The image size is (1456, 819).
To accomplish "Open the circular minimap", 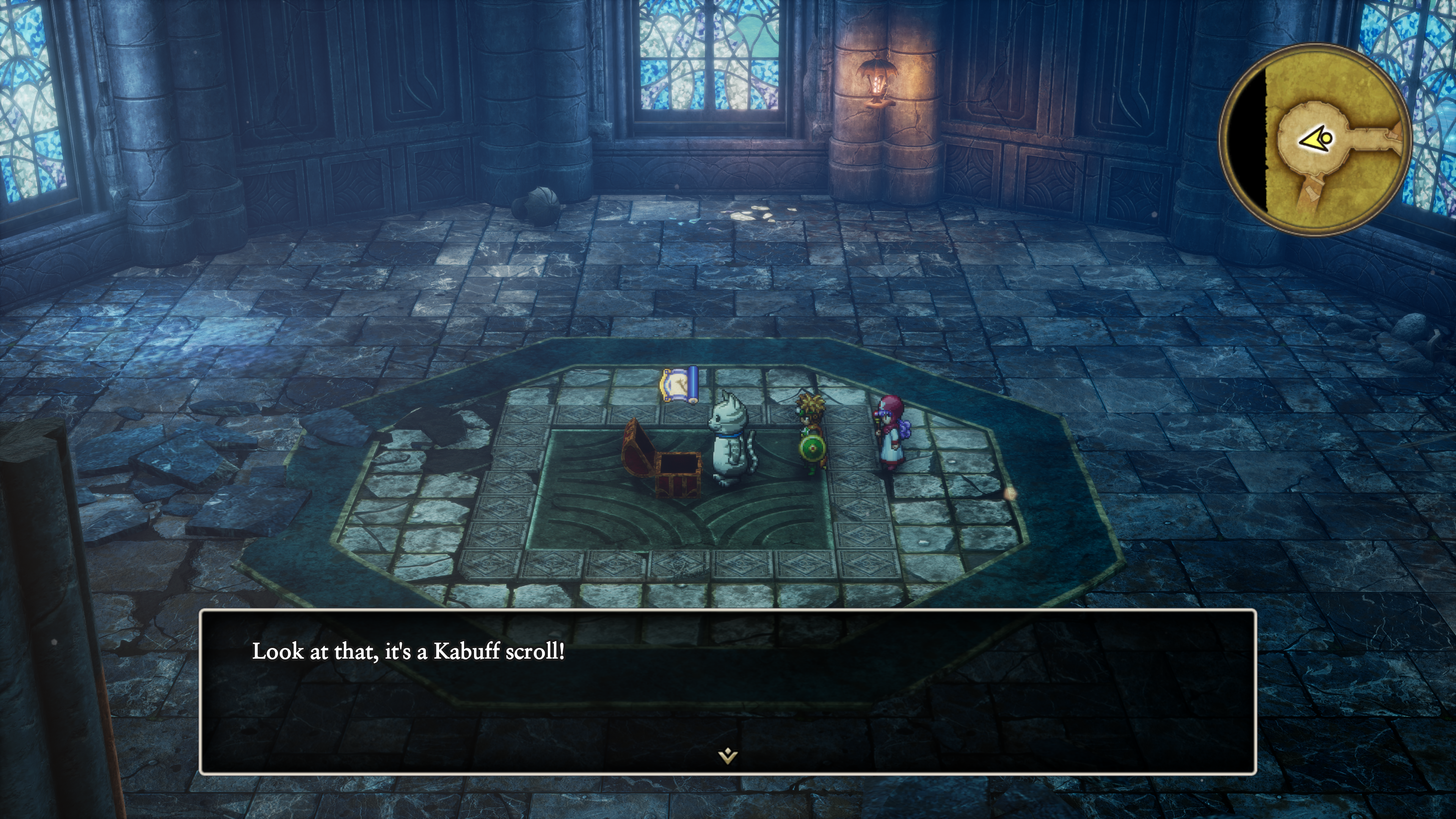I will coord(1315,140).
